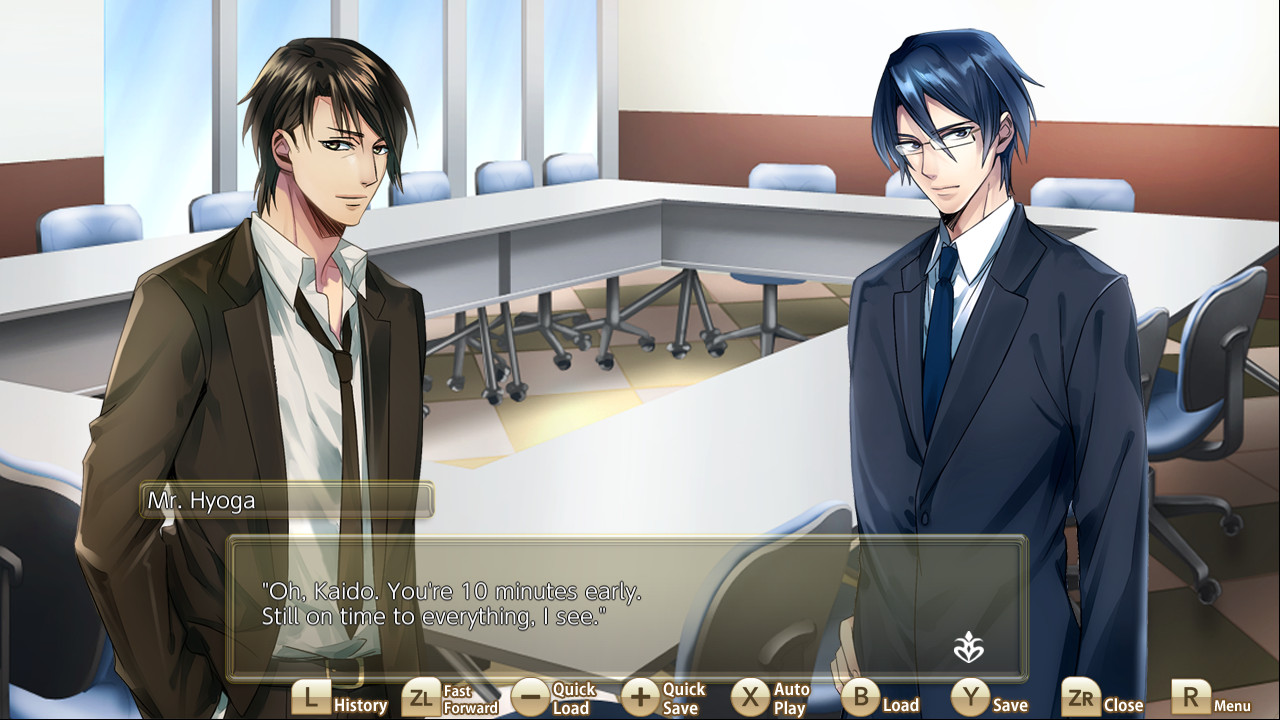This screenshot has height=720, width=1280.
Task: Open the History text log
Action: point(360,704)
